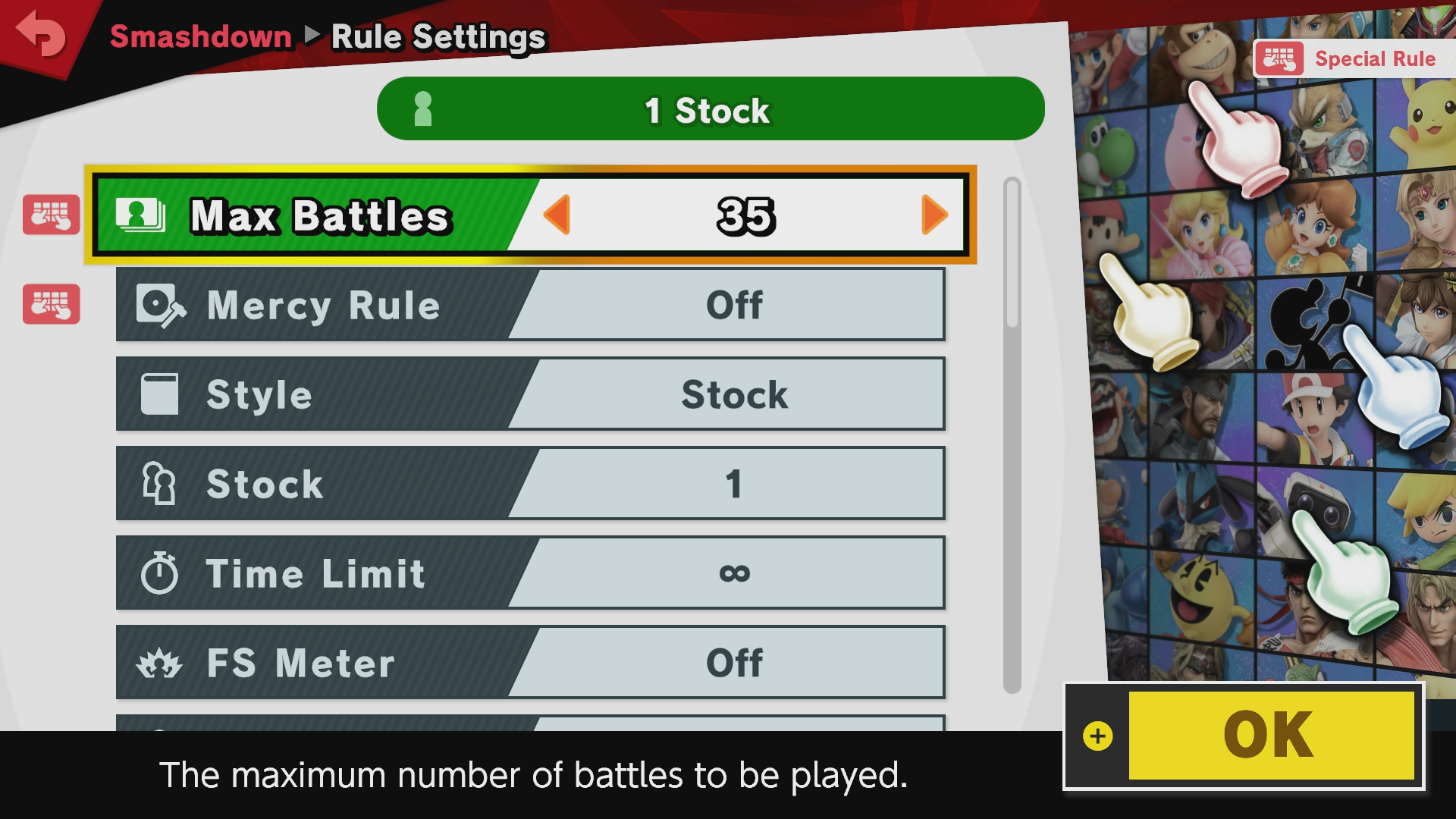Click the Smashdown breadcrumb label

pos(201,36)
